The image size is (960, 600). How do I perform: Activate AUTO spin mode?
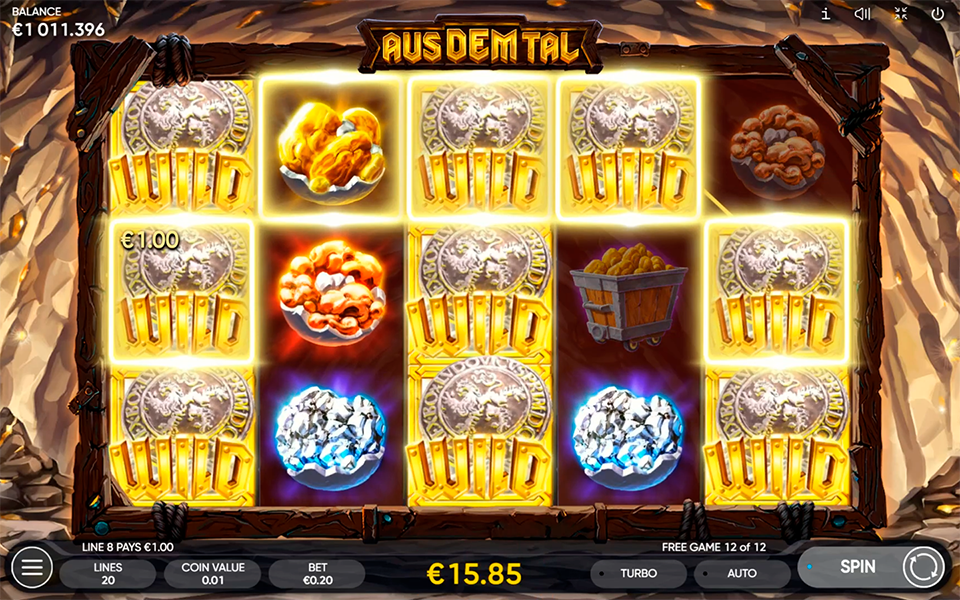click(741, 573)
